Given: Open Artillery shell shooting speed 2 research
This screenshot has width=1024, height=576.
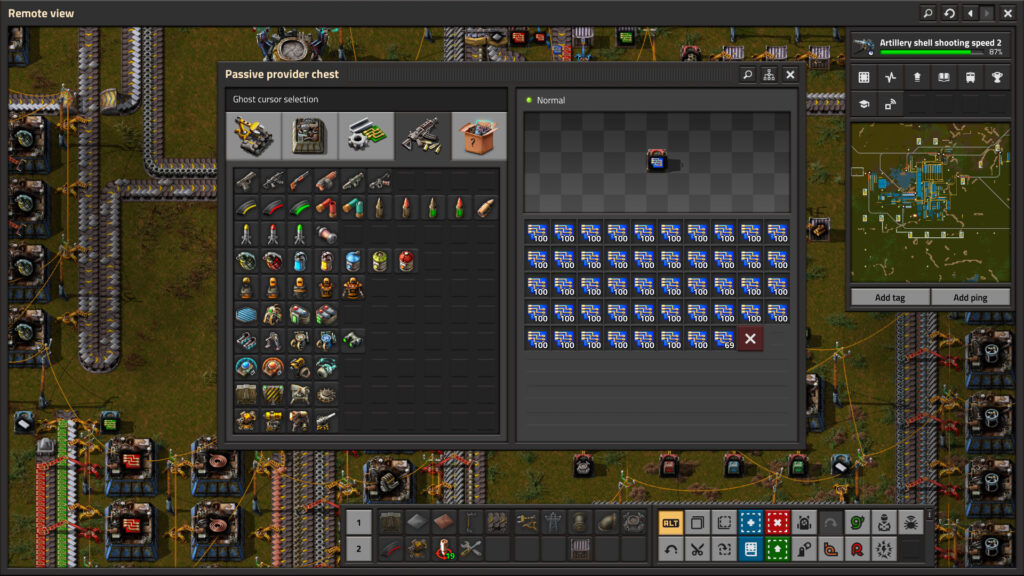Looking at the screenshot, I should 929,46.
